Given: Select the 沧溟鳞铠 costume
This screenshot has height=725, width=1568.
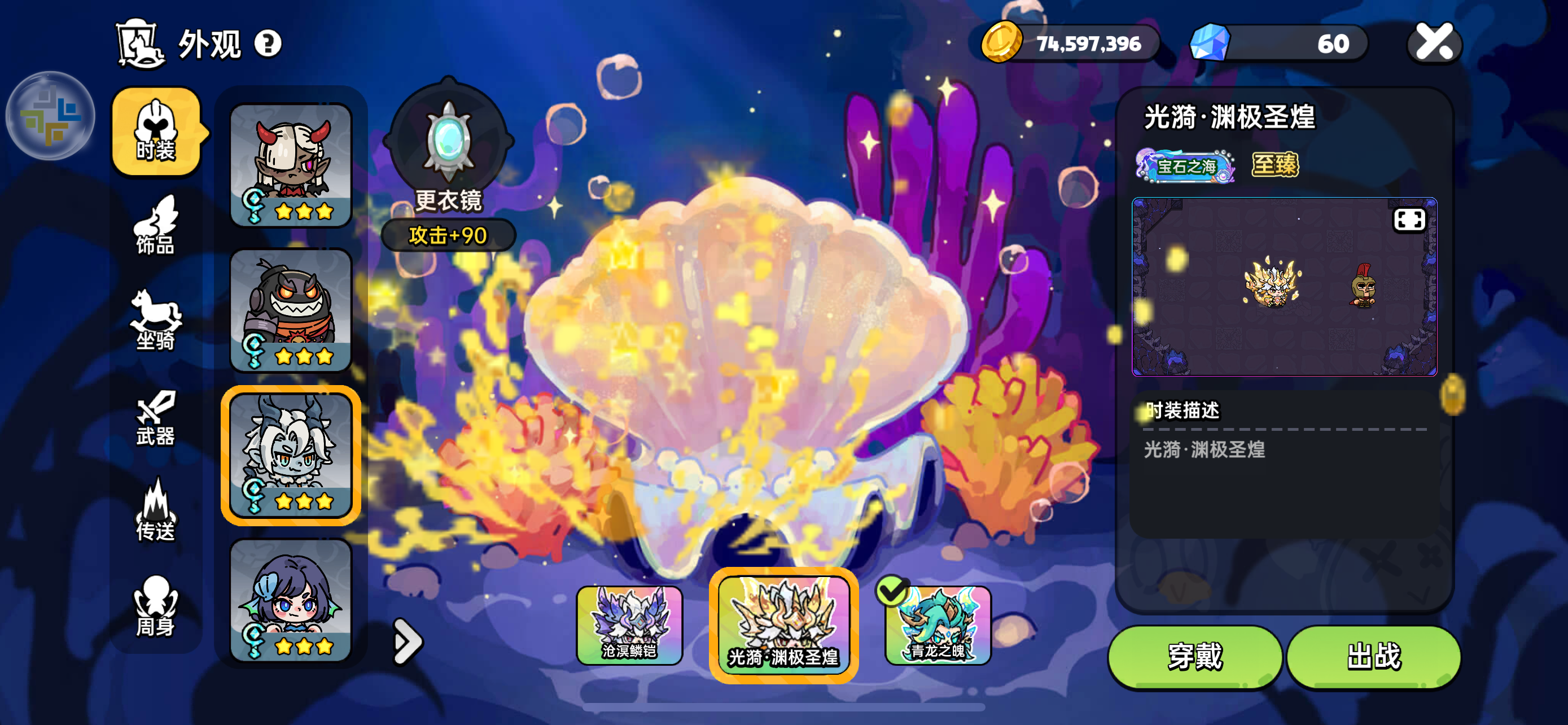Looking at the screenshot, I should (629, 624).
